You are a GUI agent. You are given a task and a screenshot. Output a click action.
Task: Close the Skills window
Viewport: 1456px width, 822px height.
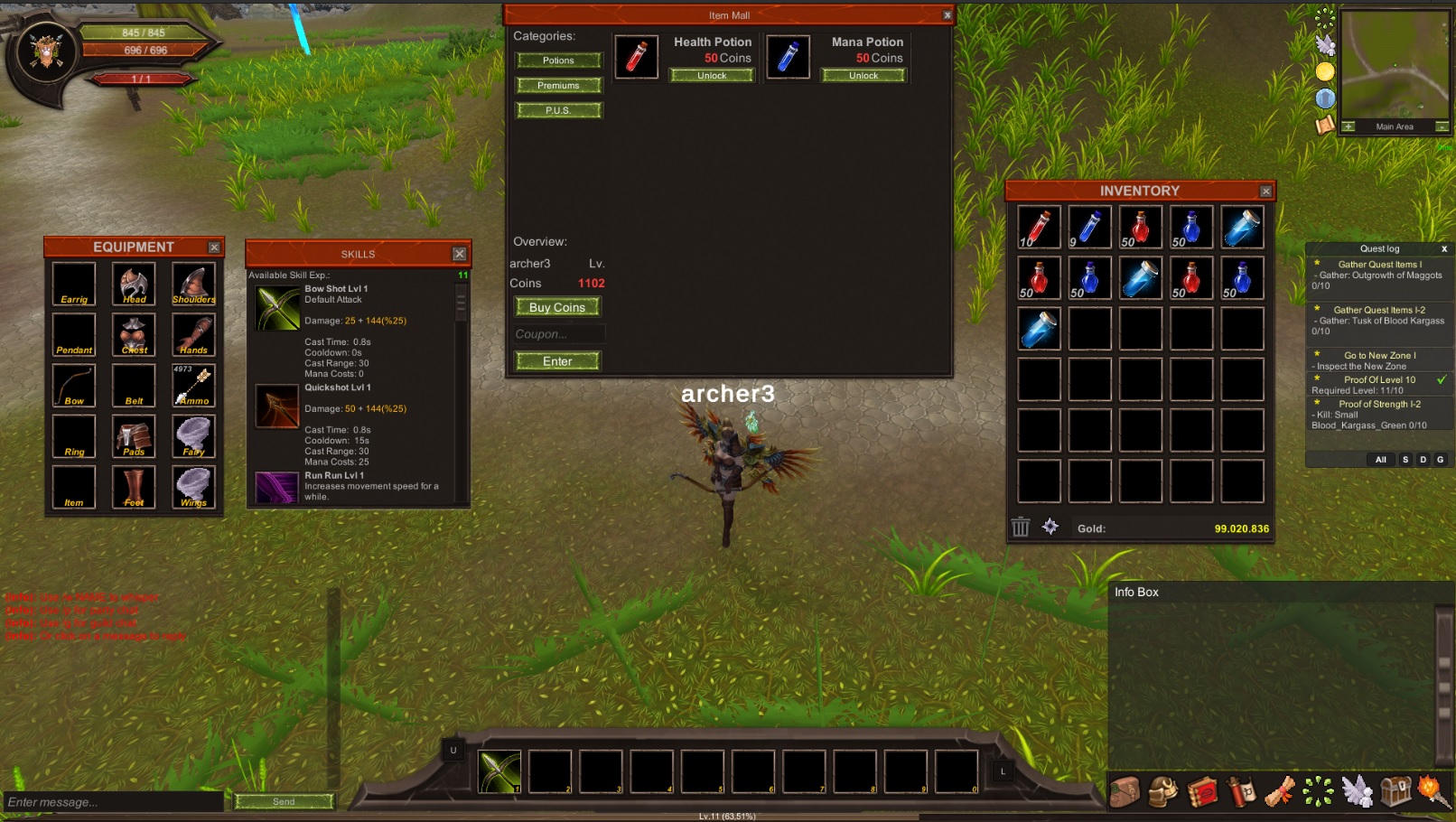click(x=459, y=255)
